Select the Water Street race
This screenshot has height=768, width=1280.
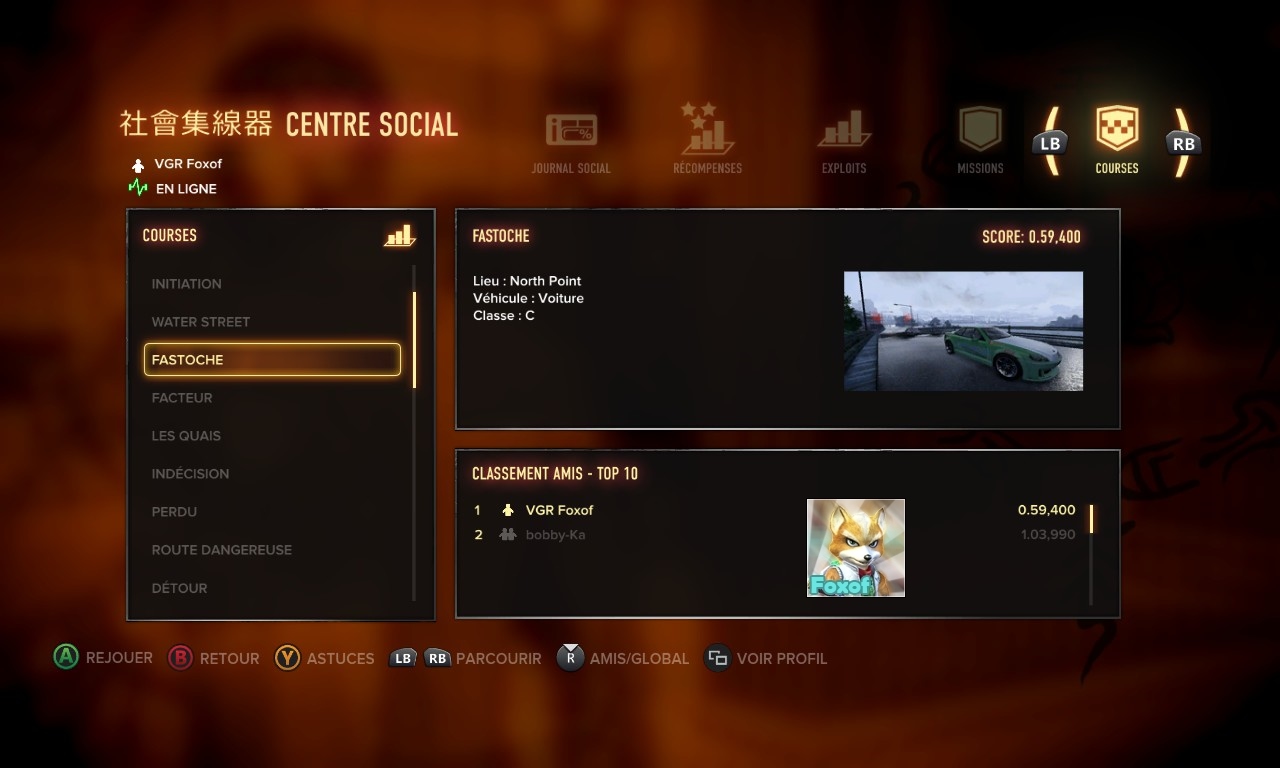(201, 322)
